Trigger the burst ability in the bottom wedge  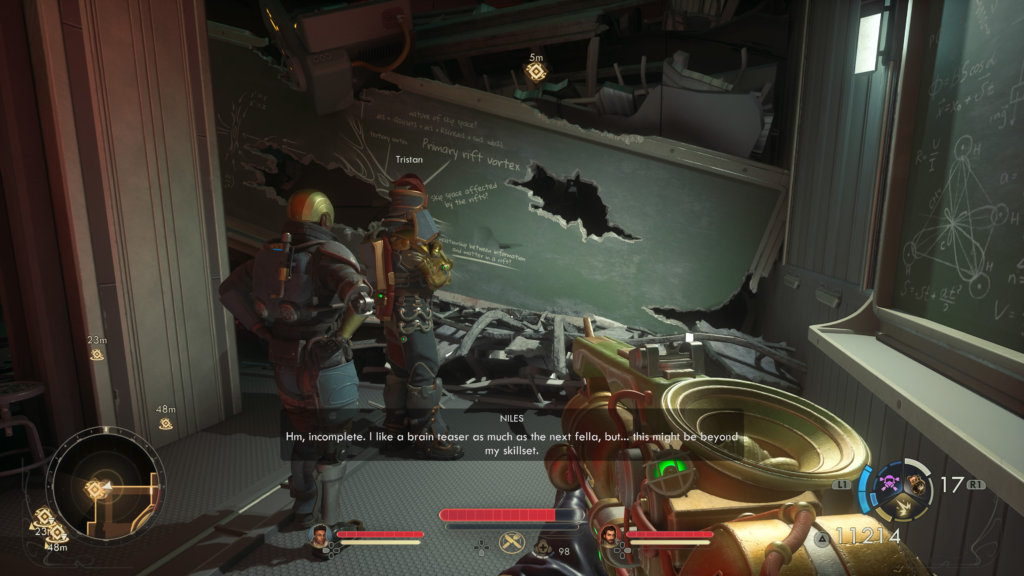(901, 506)
